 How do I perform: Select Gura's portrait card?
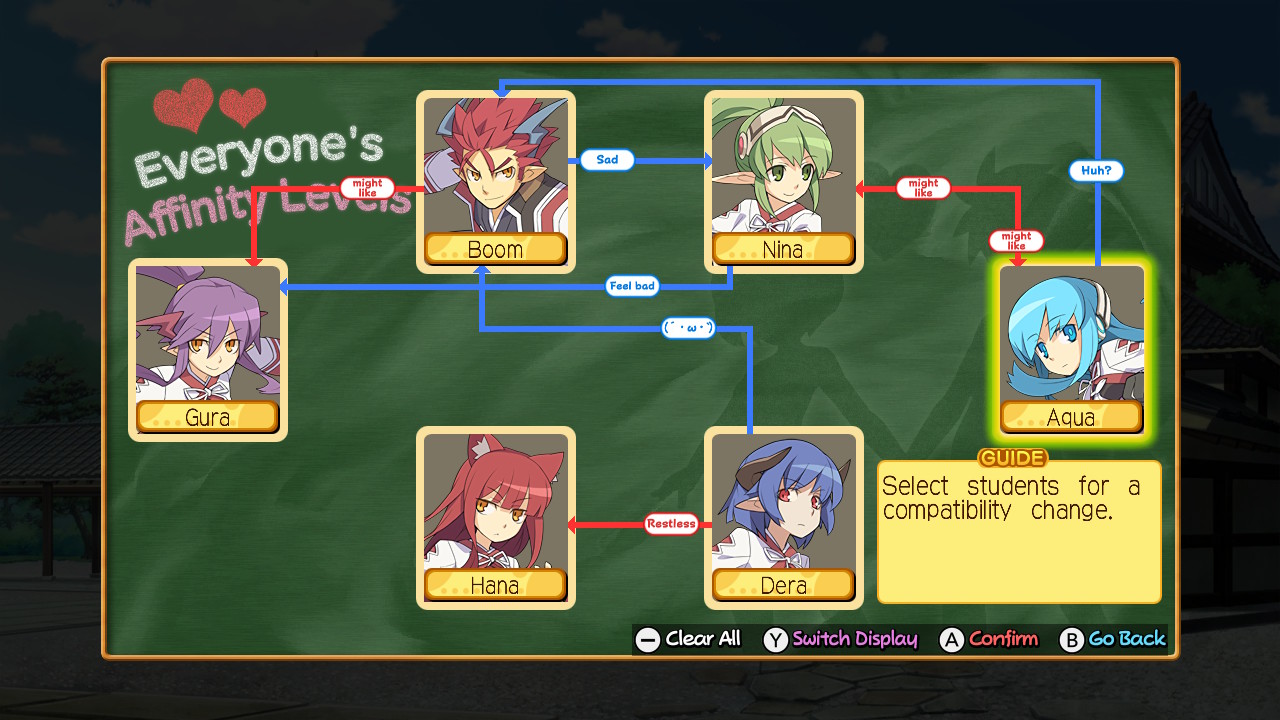point(207,349)
